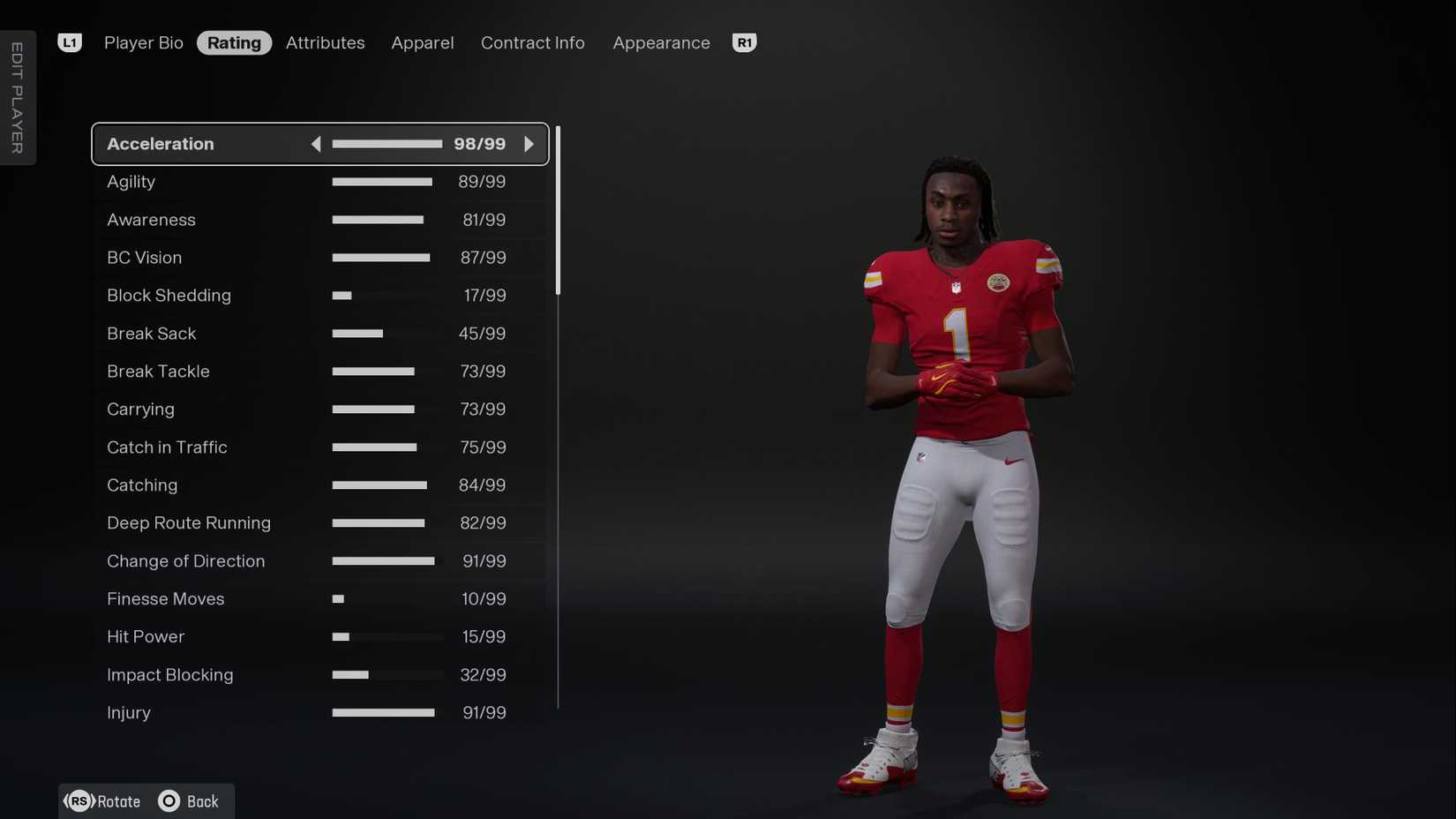Select the Apparel tab
Image resolution: width=1456 pixels, height=819 pixels.
click(422, 42)
